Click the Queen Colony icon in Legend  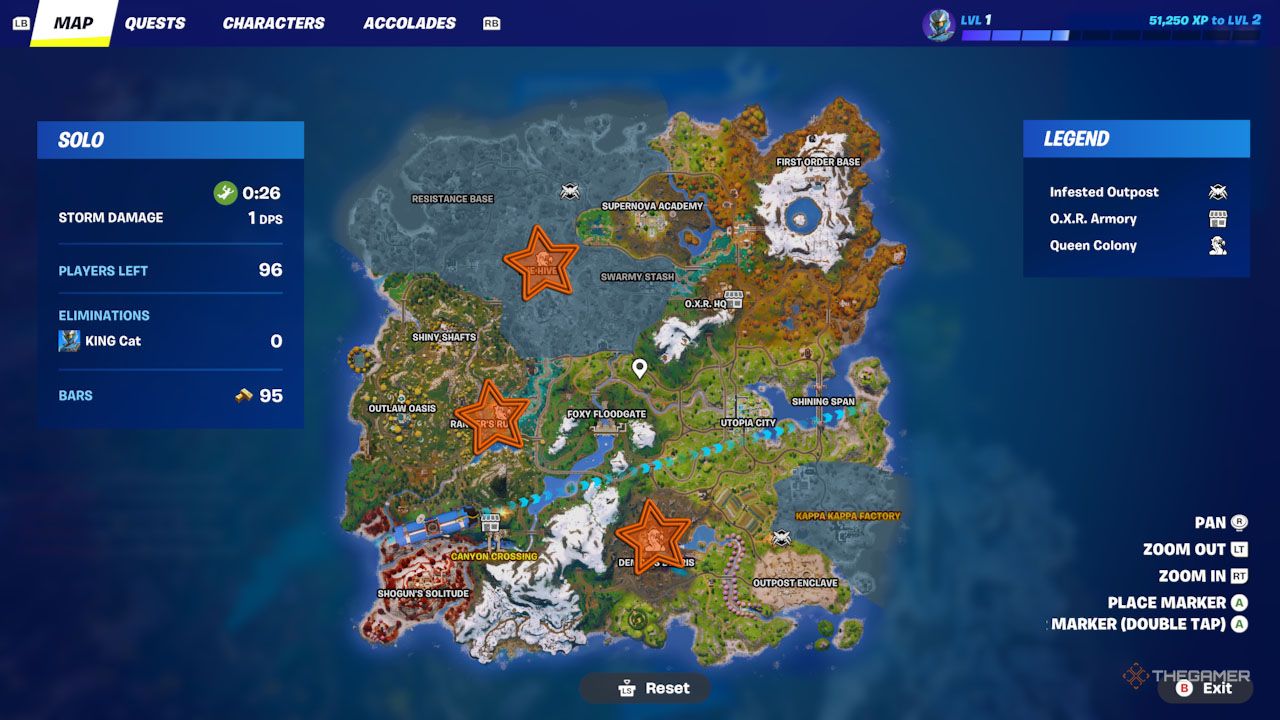tap(1217, 245)
